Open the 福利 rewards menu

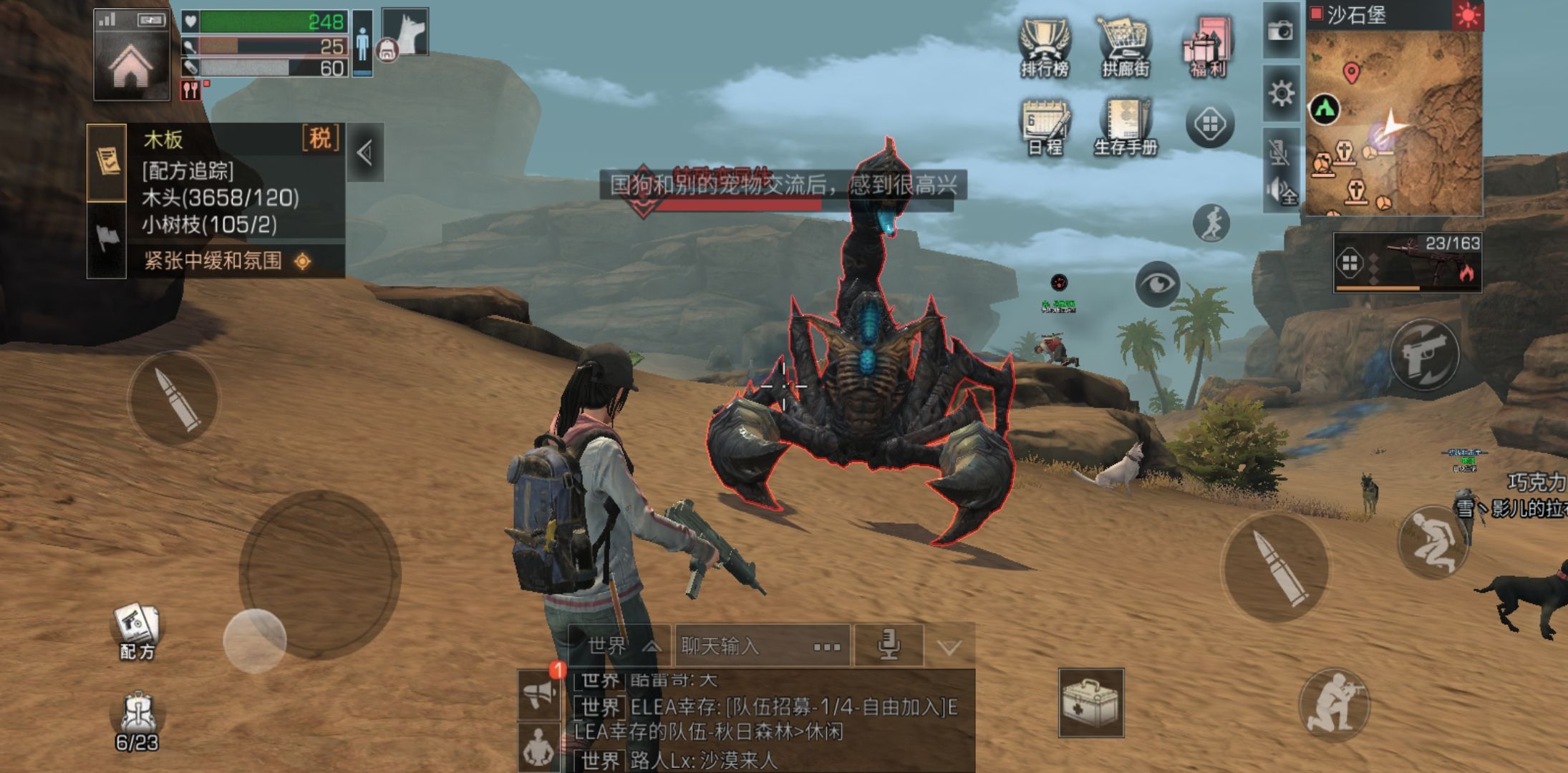[x=1208, y=47]
